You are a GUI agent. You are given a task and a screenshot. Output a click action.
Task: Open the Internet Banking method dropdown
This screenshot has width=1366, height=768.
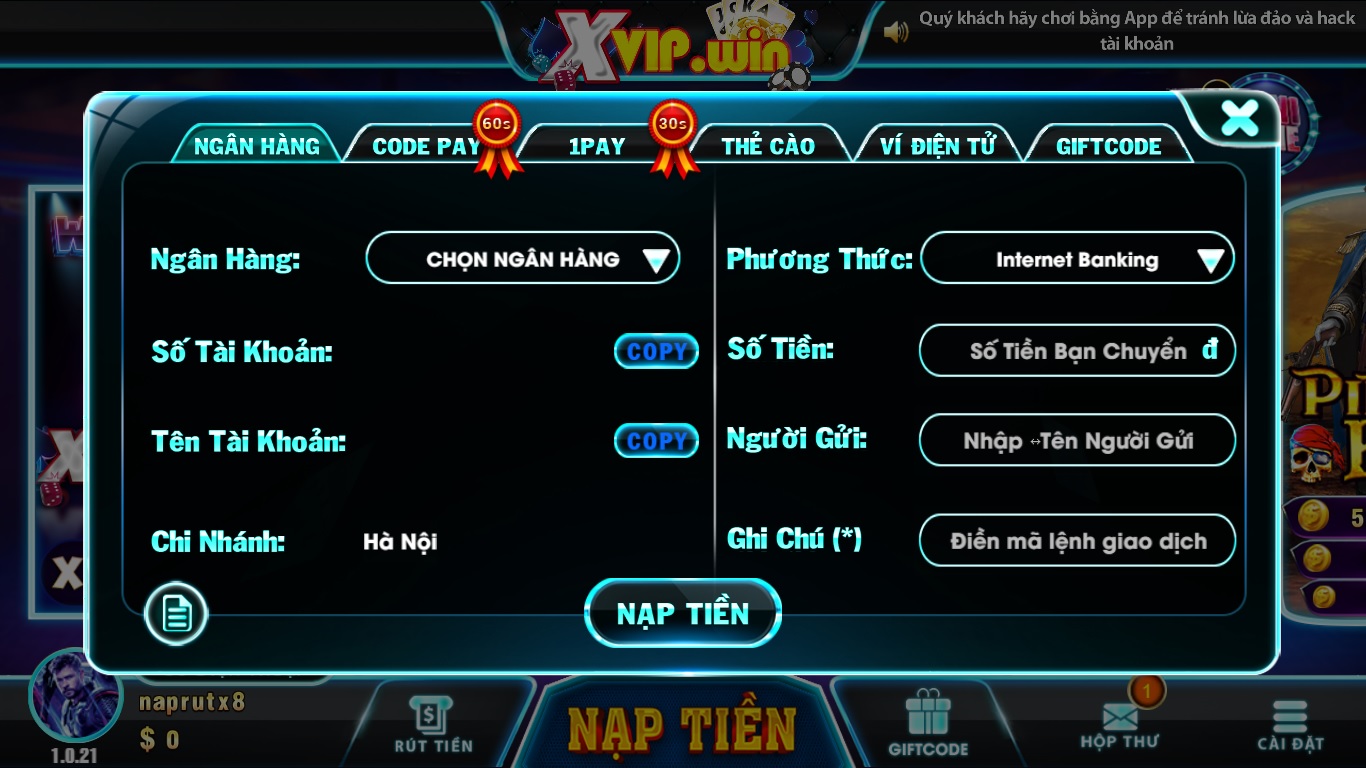[x=1076, y=258]
